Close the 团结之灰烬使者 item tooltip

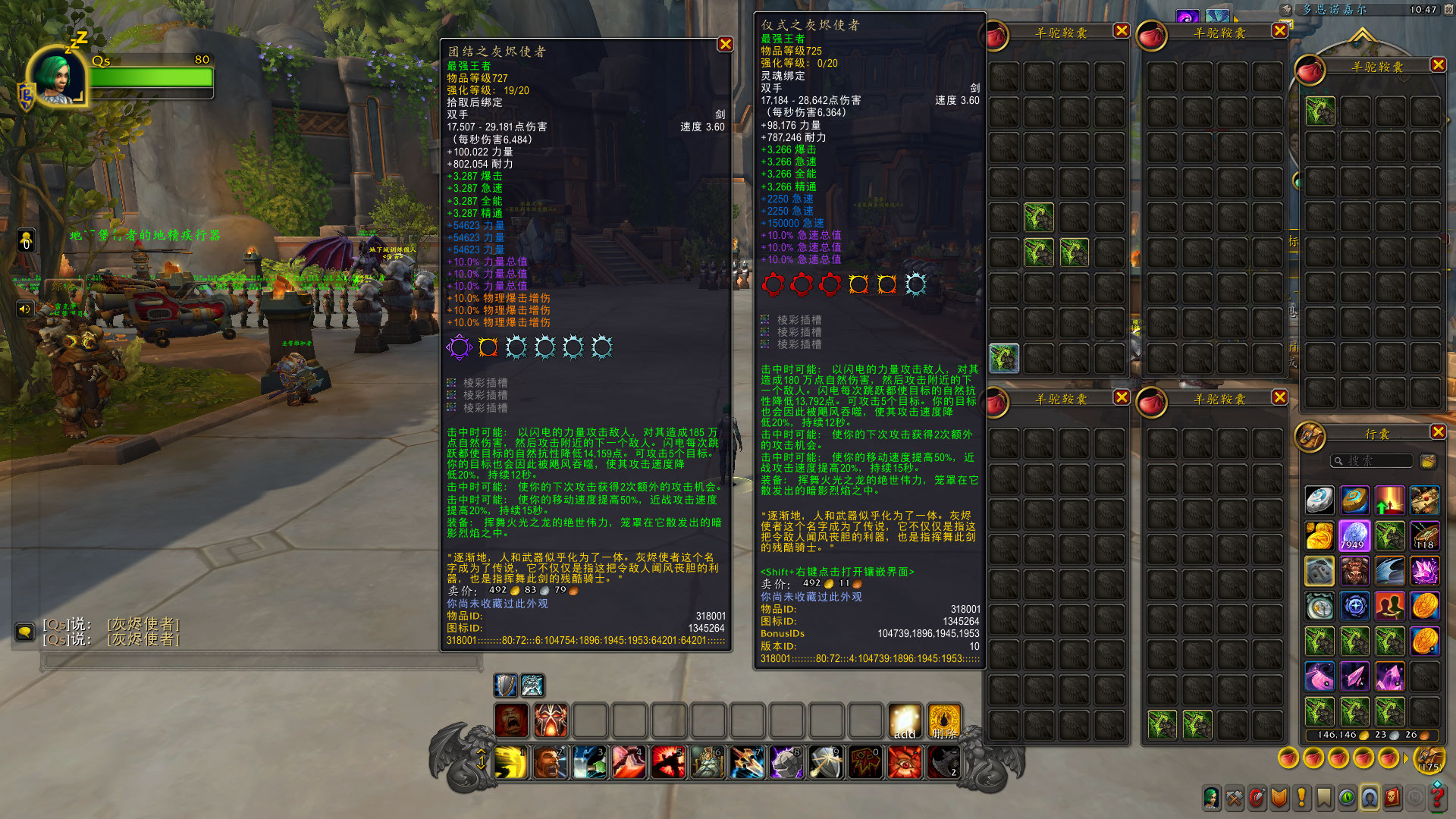725,45
